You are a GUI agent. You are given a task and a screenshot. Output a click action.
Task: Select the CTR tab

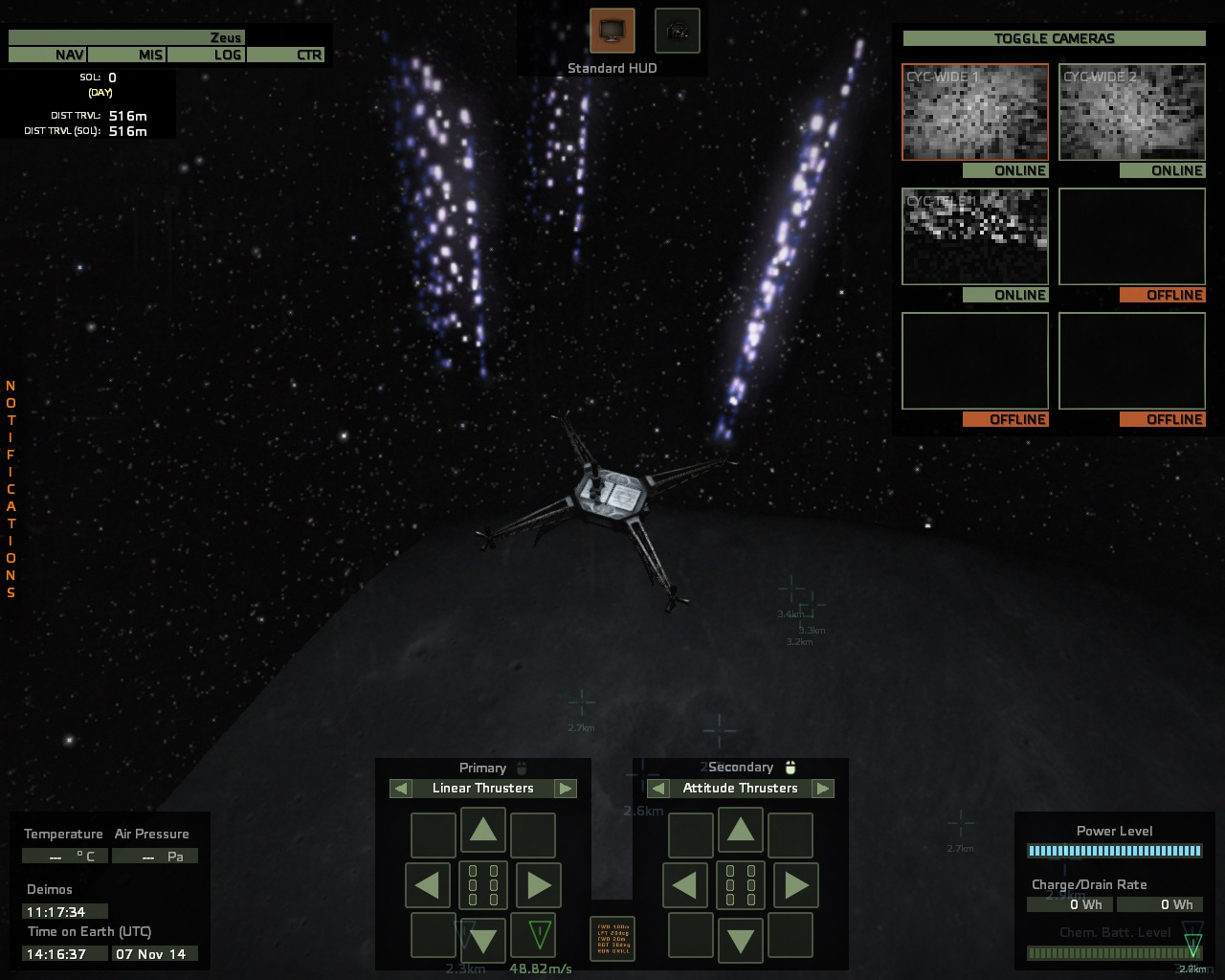(286, 55)
